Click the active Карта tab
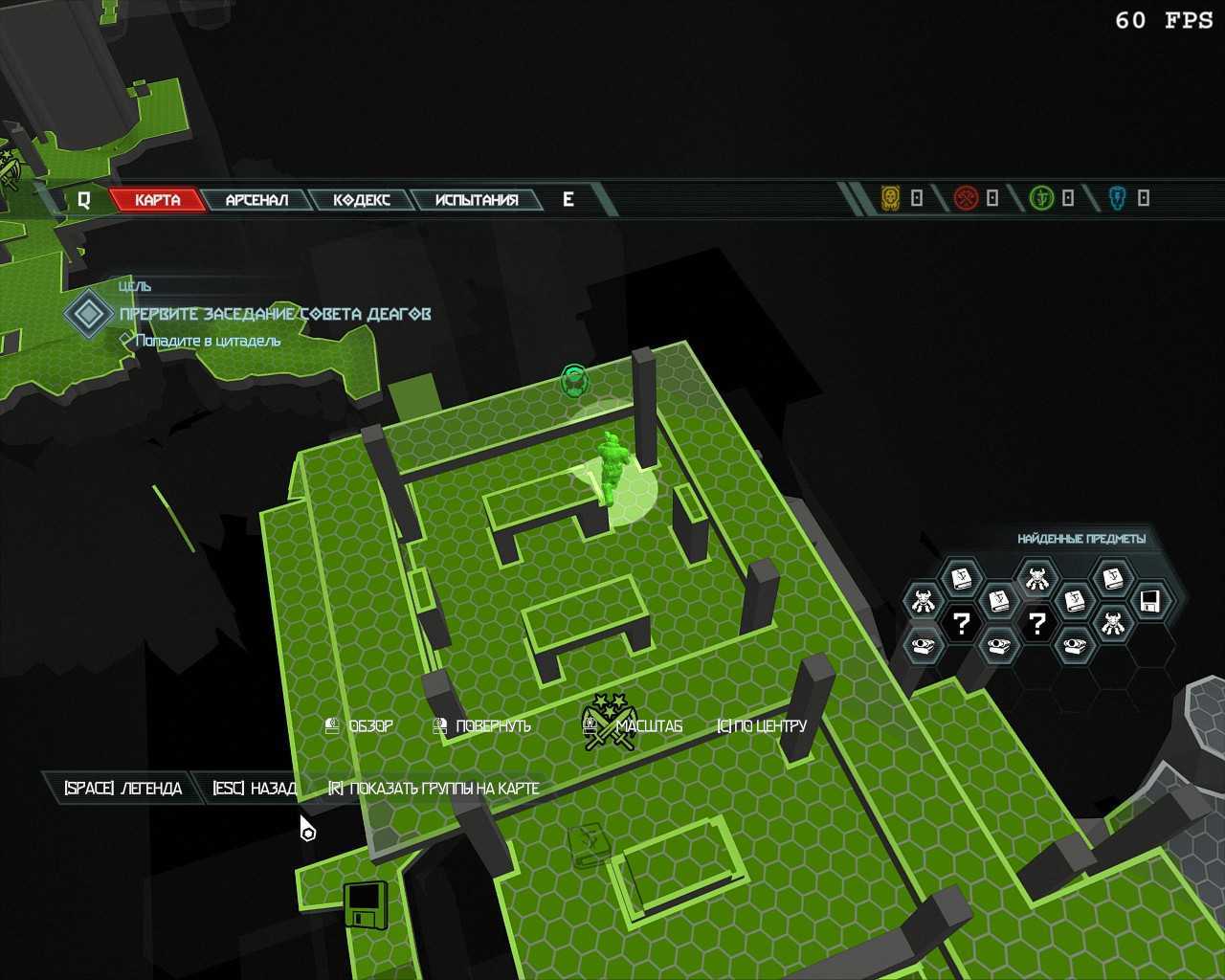Viewport: 1225px width, 980px height. coord(158,200)
